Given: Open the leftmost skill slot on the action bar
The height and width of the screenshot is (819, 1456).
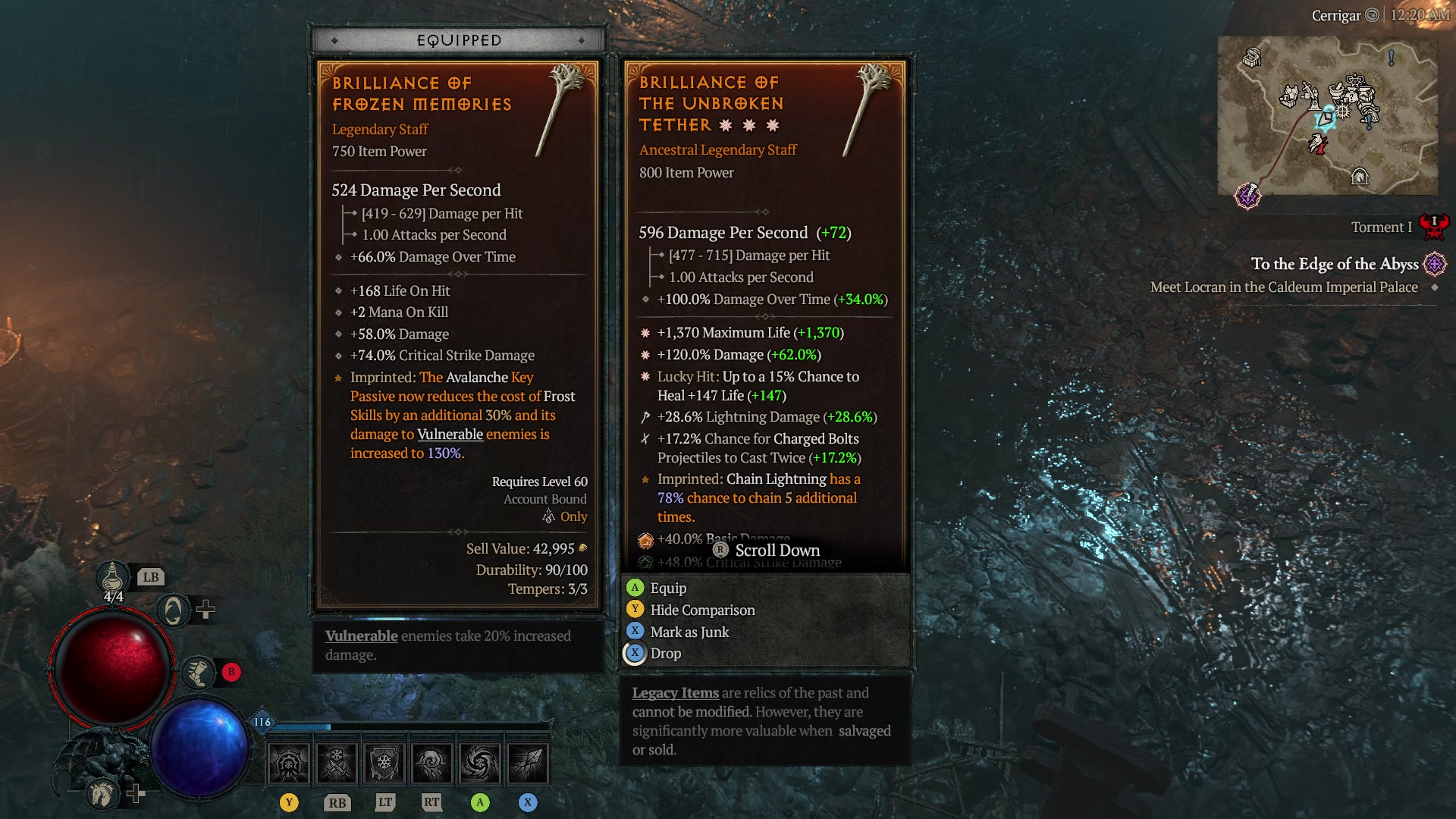Looking at the screenshot, I should point(289,762).
